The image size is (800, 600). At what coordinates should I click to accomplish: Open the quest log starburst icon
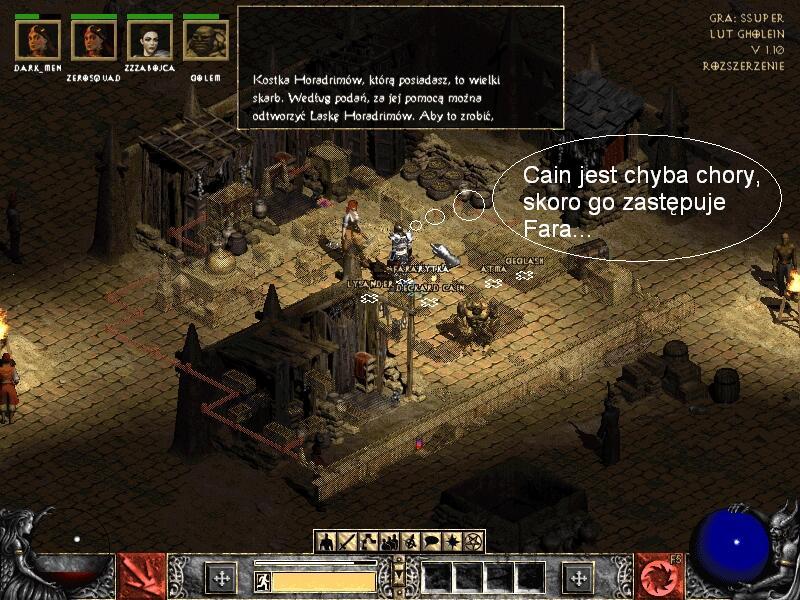tap(452, 542)
